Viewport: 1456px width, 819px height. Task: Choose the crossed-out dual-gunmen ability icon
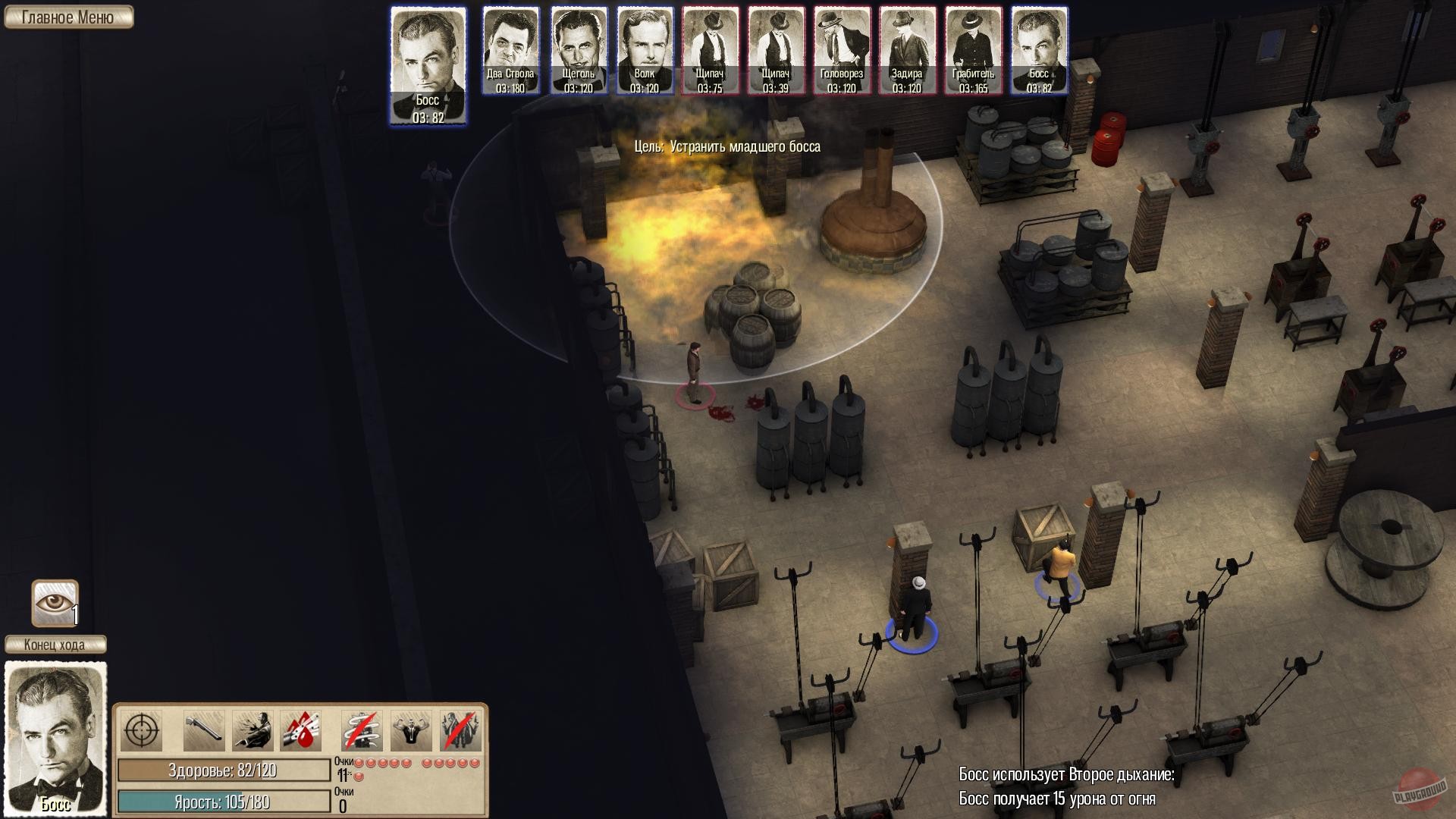[x=460, y=731]
